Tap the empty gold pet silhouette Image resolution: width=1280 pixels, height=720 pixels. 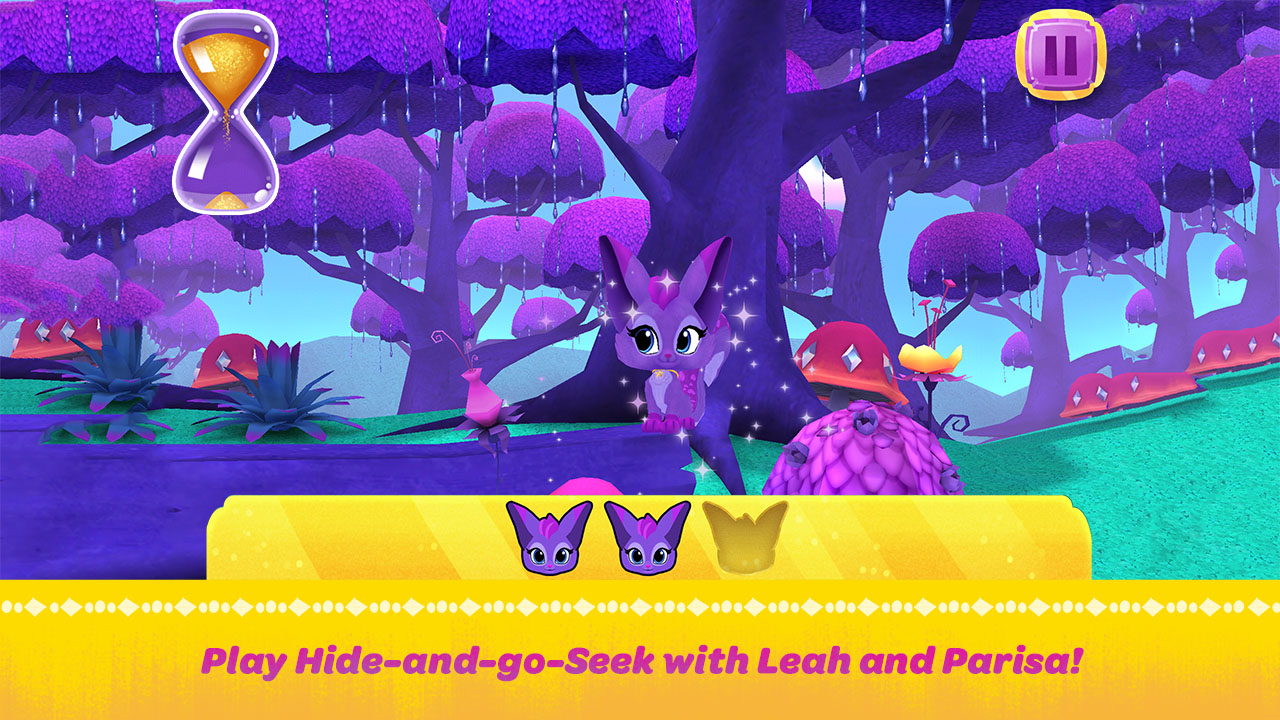[744, 538]
